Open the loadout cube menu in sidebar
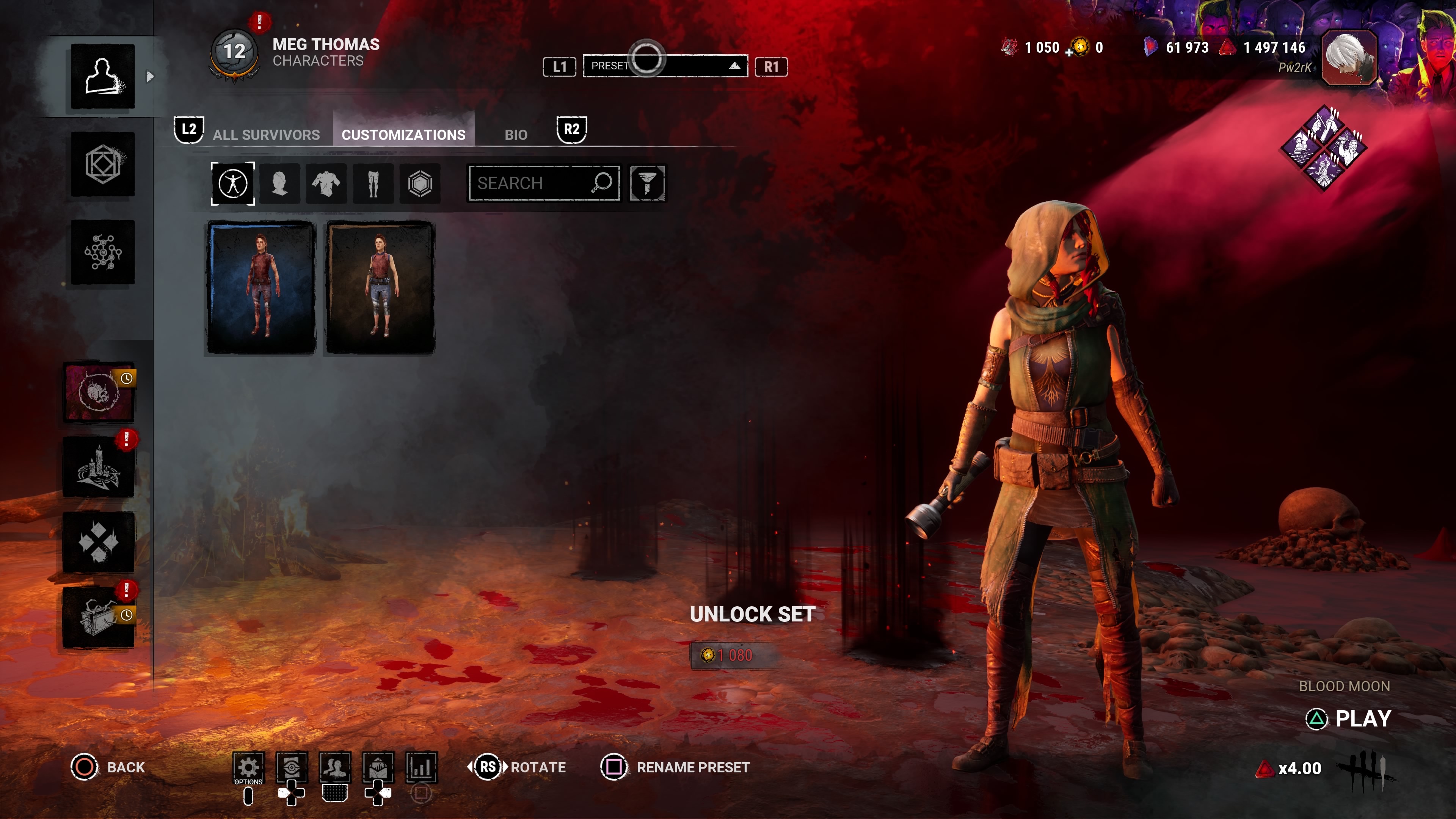 [x=103, y=165]
